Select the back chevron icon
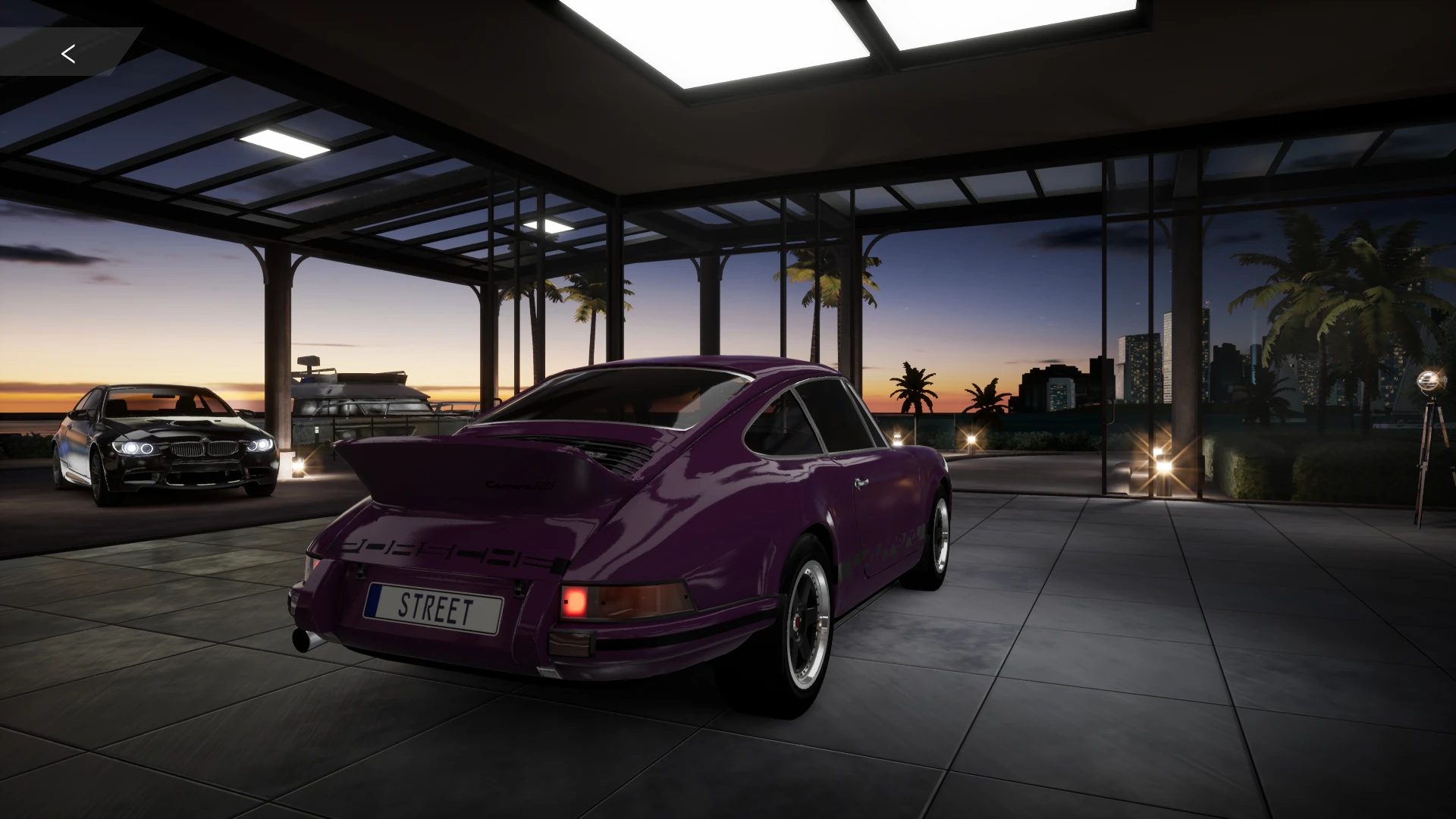The width and height of the screenshot is (1456, 819). pyautogui.click(x=69, y=53)
